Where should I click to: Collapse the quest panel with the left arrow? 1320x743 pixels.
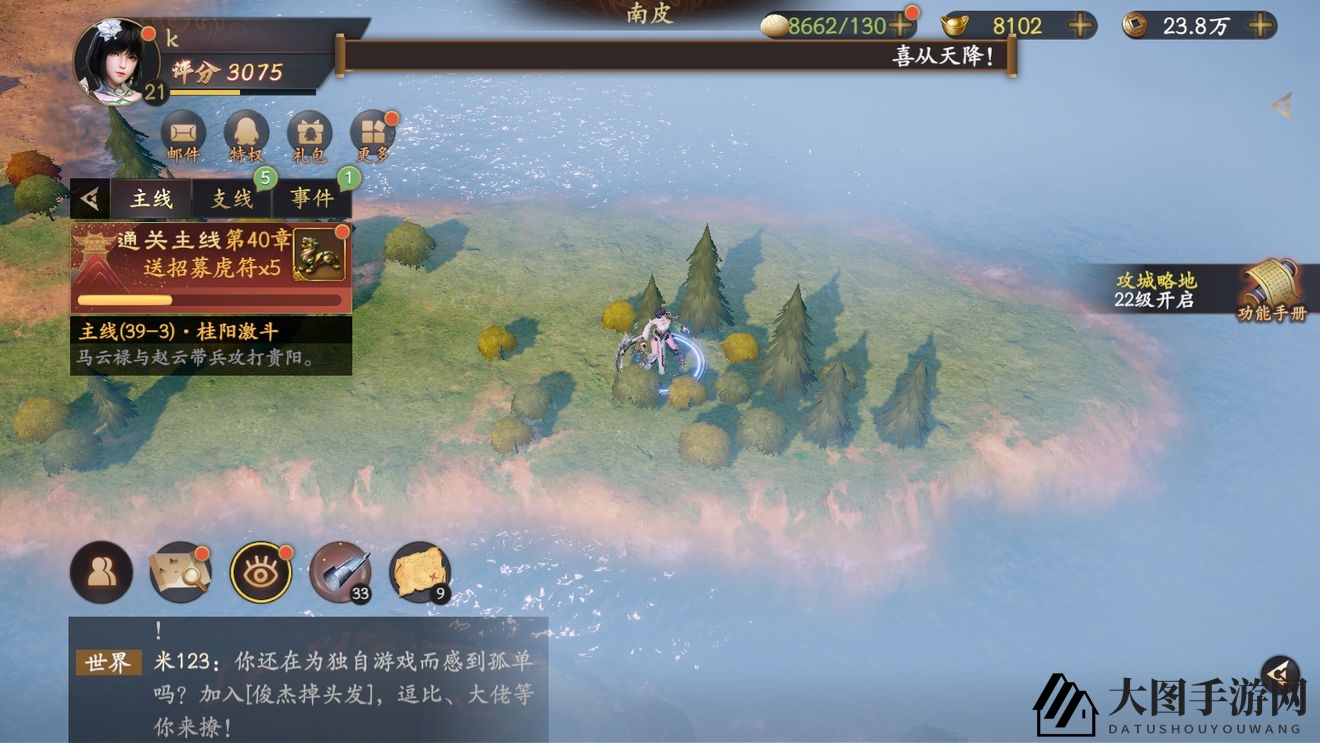tap(88, 198)
